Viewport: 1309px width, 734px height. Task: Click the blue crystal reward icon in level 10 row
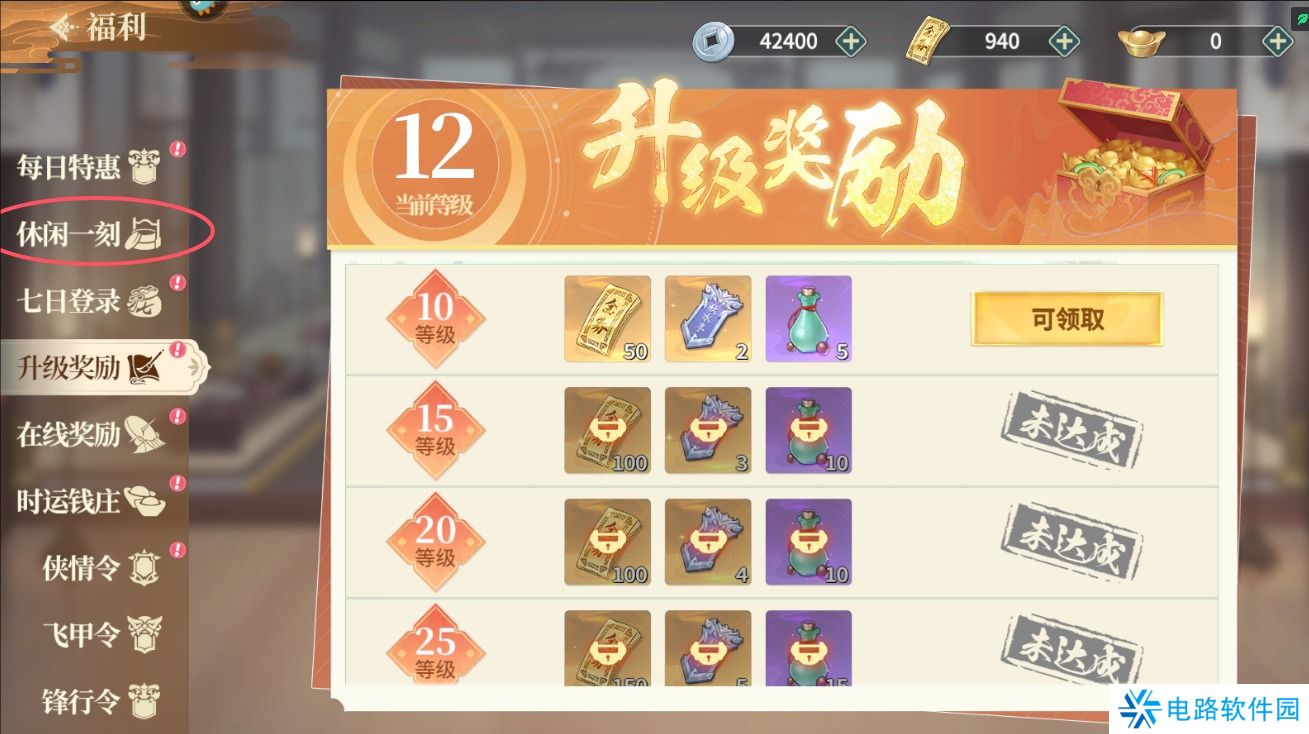(708, 320)
